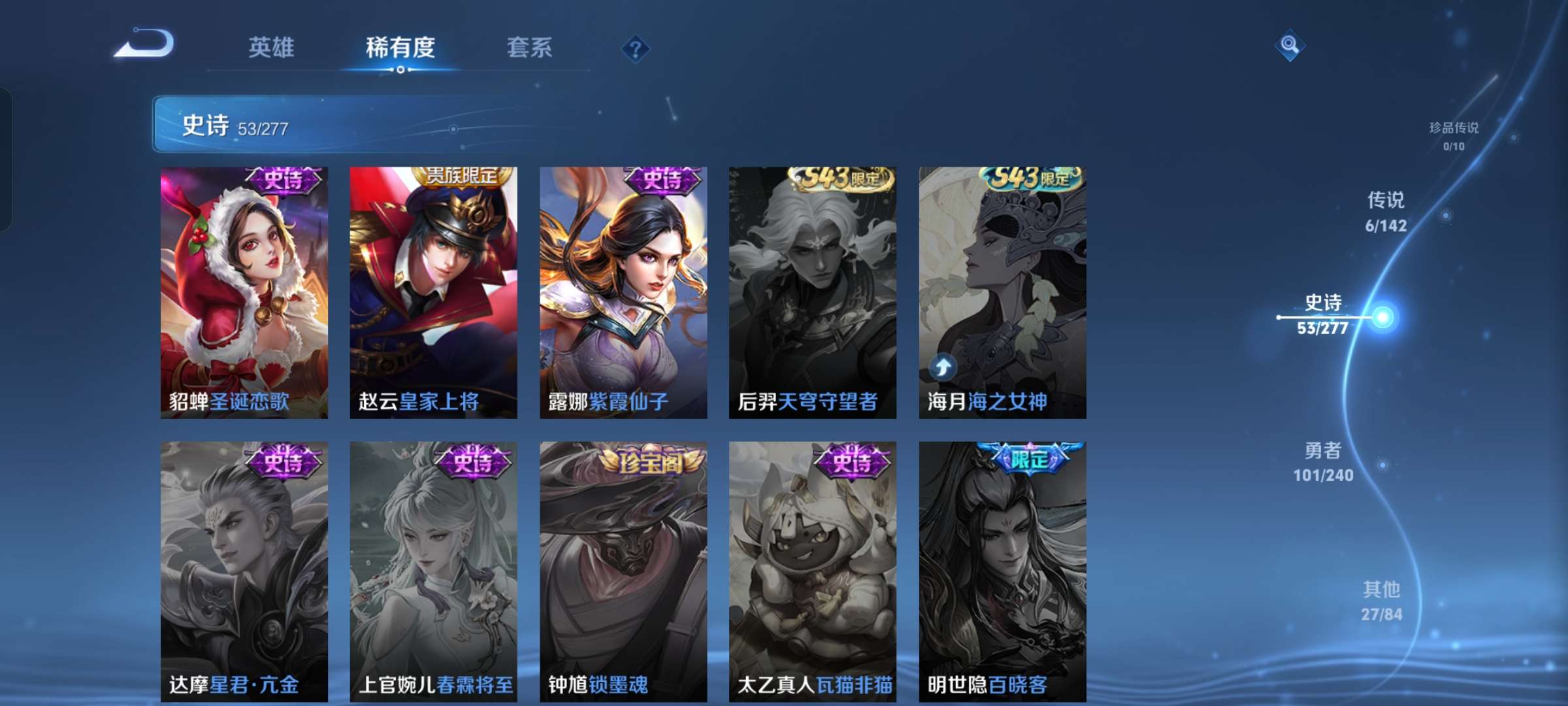Click the 史诗 badge on 貂蝉圣诞恋歌 card
The image size is (1568, 706).
click(x=282, y=180)
